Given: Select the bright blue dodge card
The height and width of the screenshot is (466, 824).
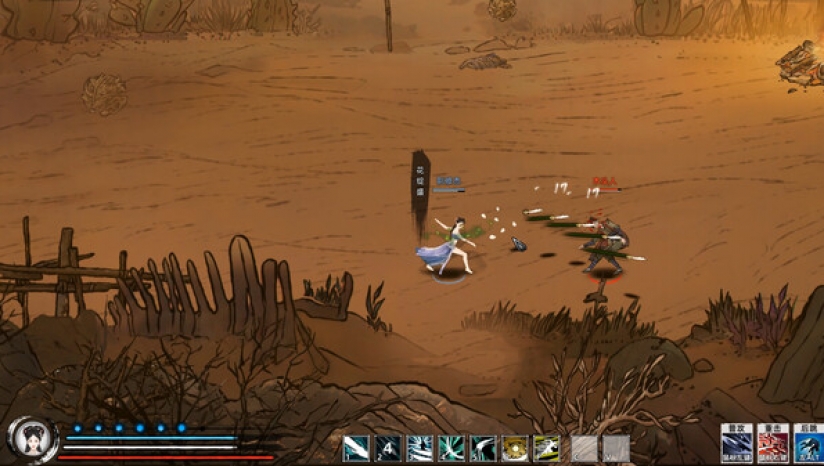Looking at the screenshot, I should click(x=808, y=444).
